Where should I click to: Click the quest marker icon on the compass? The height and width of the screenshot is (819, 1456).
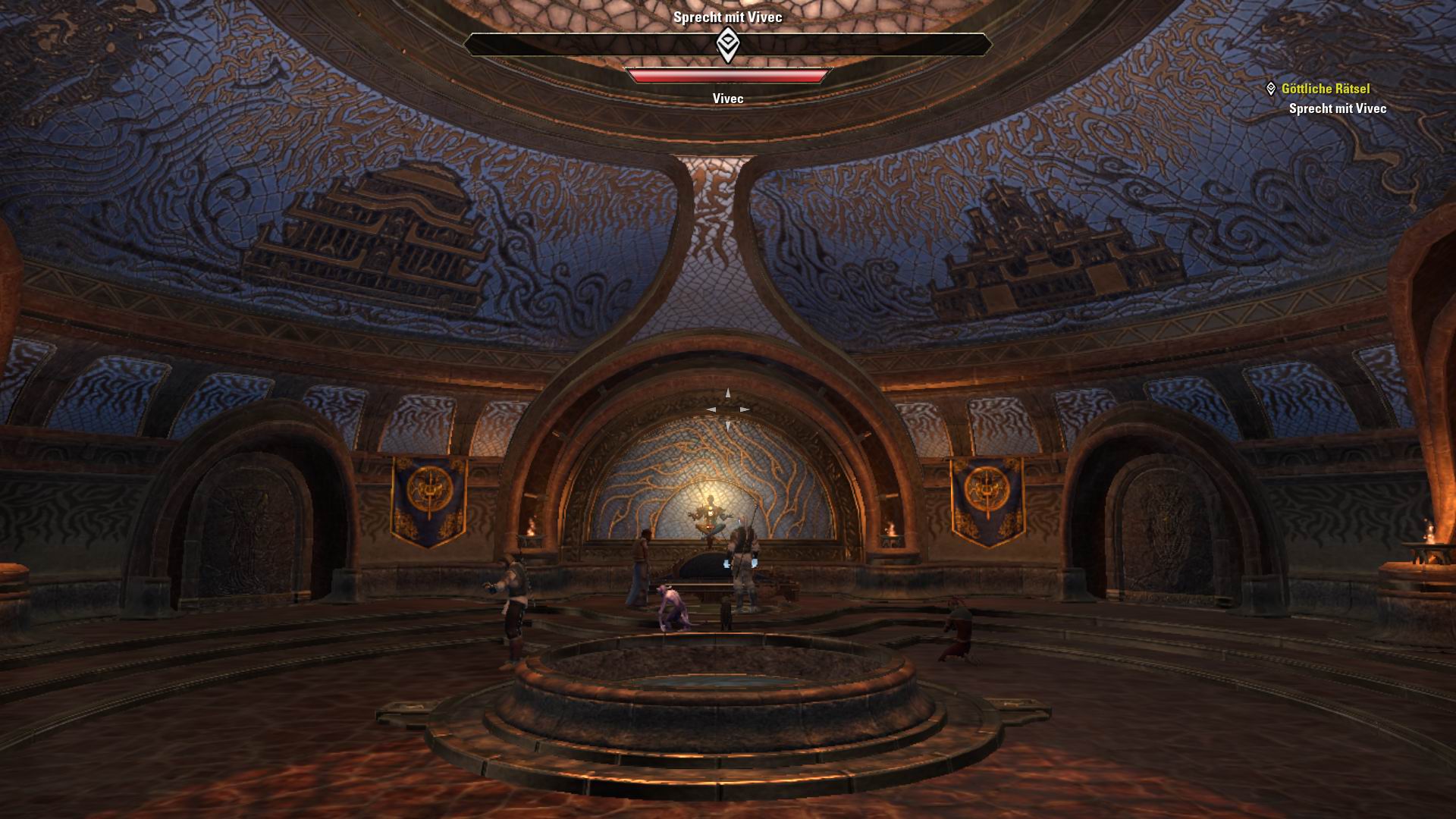(x=727, y=45)
